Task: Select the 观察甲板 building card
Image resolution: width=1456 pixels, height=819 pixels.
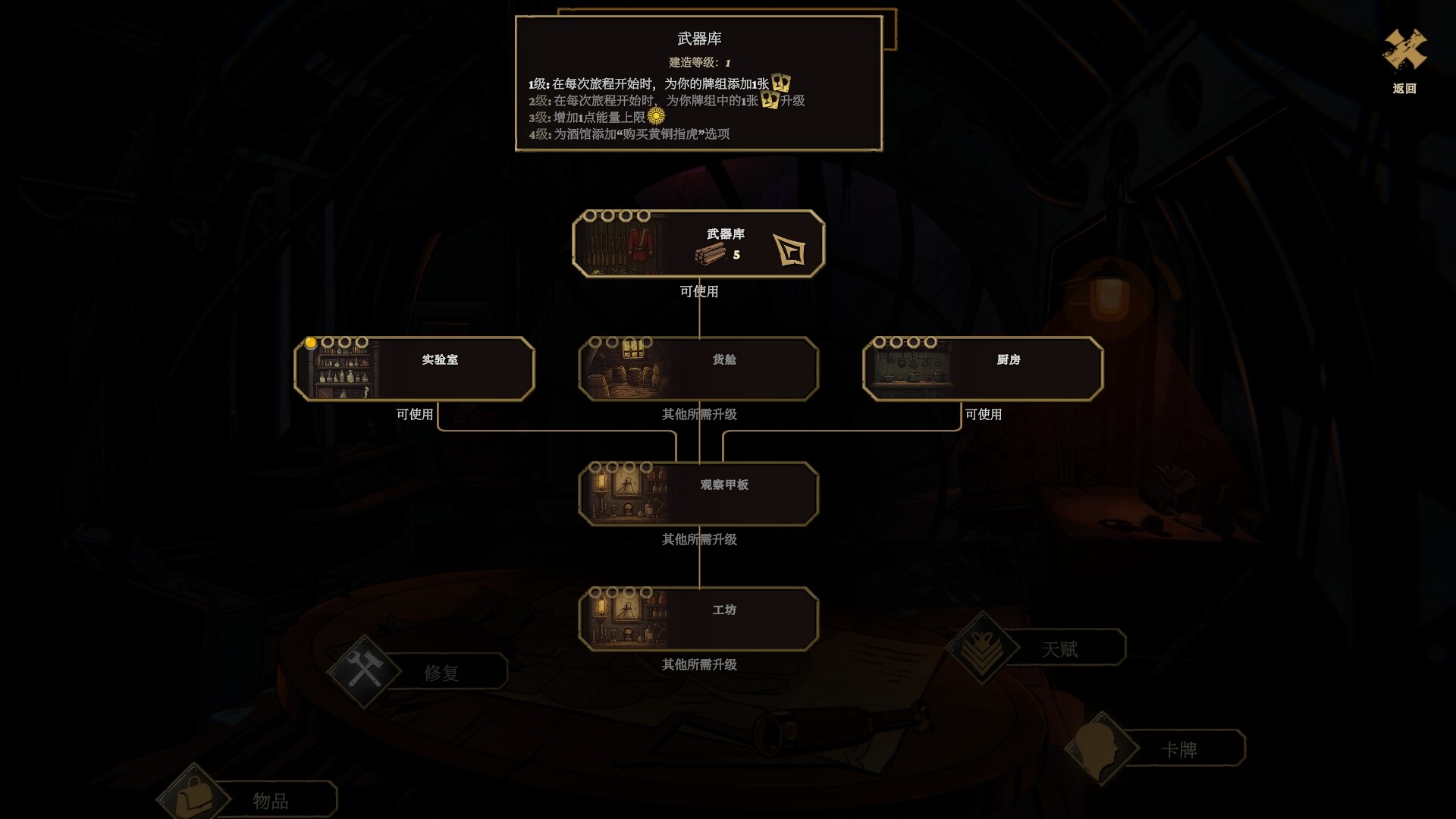Action: point(698,493)
